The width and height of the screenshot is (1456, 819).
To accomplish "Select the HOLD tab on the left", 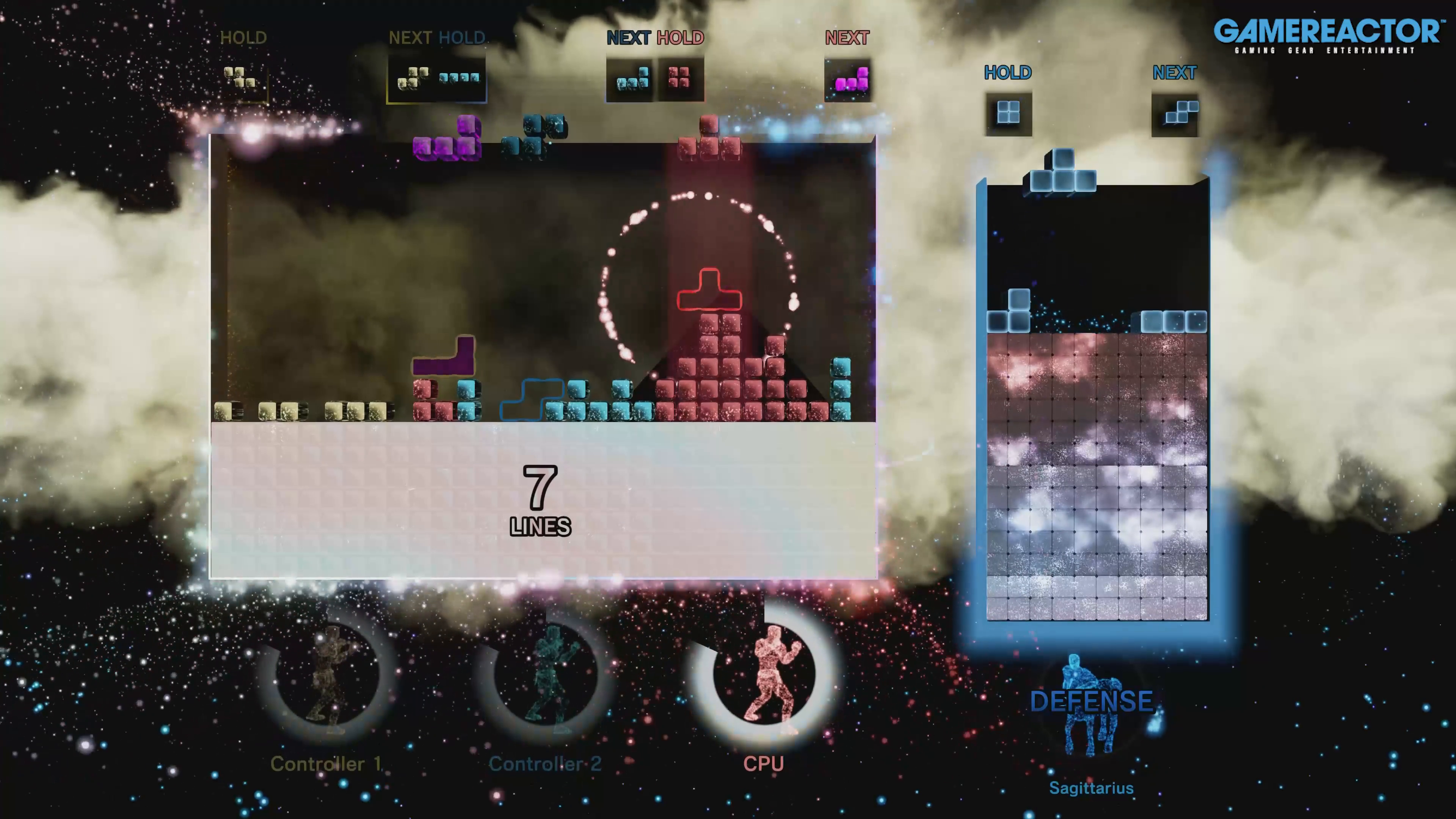I will click(243, 37).
